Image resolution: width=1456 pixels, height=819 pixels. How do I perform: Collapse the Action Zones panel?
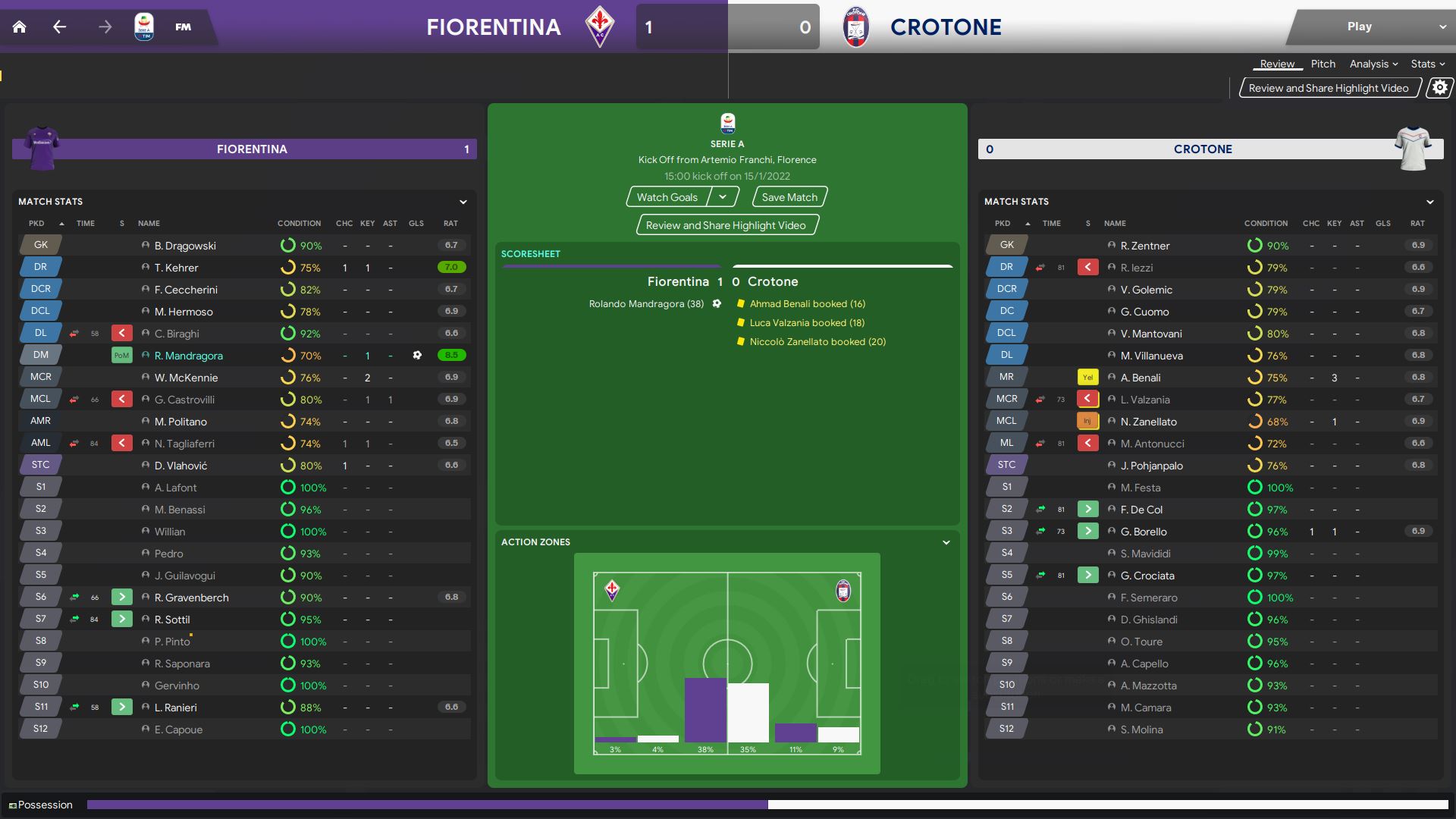pos(946,542)
